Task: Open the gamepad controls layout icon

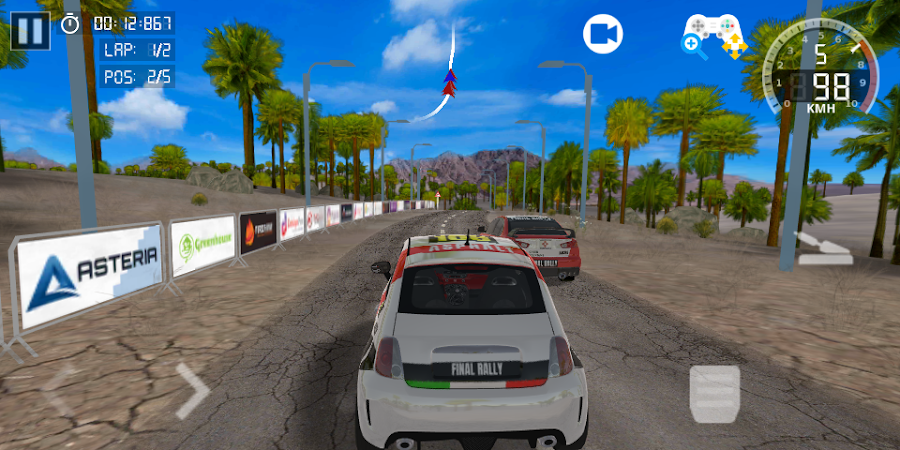Action: pos(714,35)
